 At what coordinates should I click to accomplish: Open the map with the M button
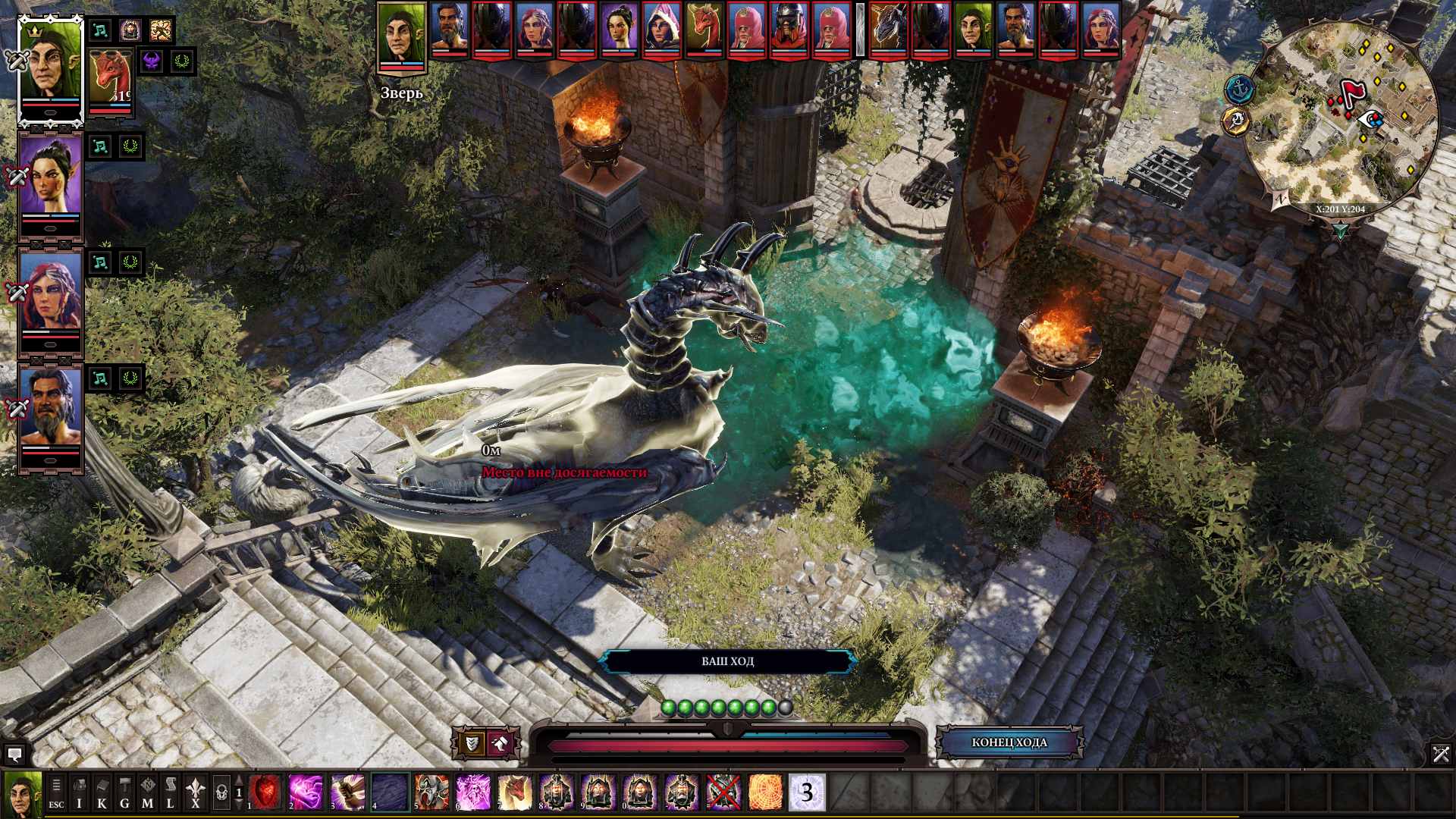pos(147,792)
